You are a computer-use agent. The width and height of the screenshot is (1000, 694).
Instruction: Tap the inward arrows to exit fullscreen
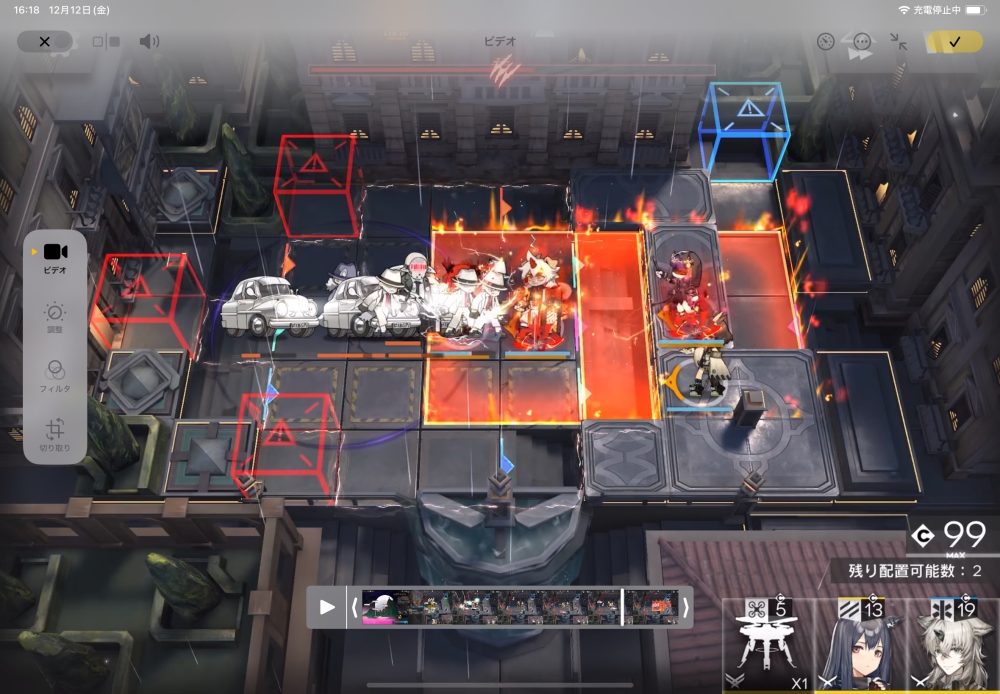899,42
